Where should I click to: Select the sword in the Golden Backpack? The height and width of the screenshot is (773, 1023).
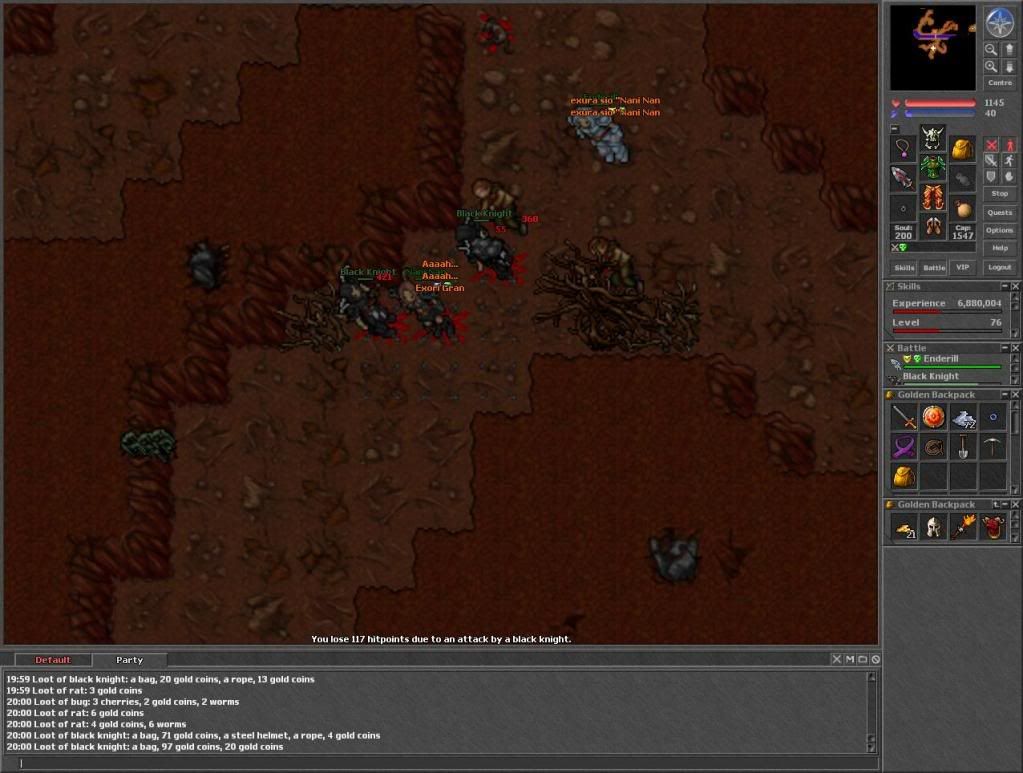click(x=905, y=417)
